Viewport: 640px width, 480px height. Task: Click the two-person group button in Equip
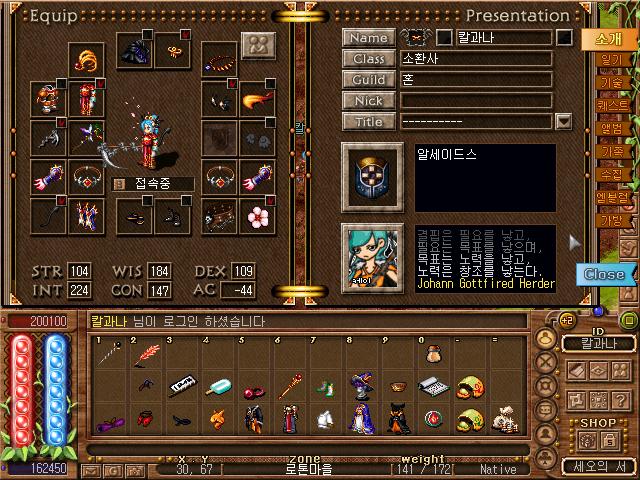257,46
